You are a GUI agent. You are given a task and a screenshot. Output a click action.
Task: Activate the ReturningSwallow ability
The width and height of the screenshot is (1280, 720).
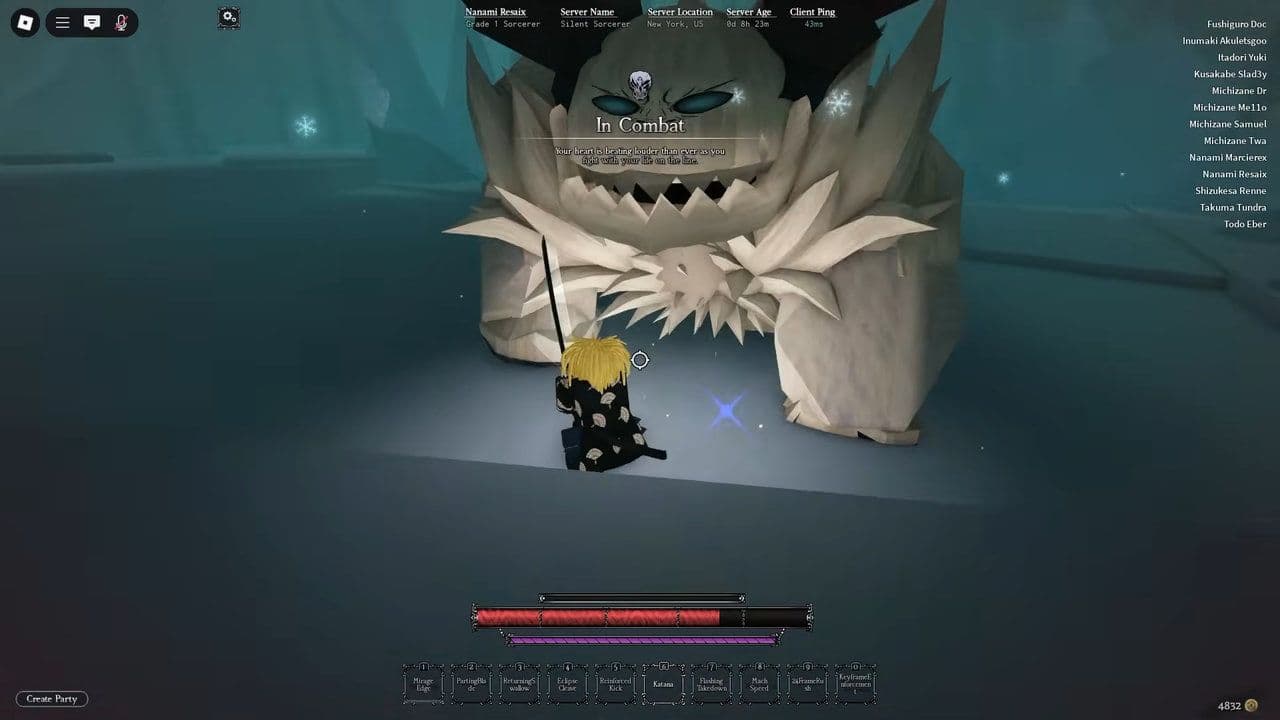519,684
